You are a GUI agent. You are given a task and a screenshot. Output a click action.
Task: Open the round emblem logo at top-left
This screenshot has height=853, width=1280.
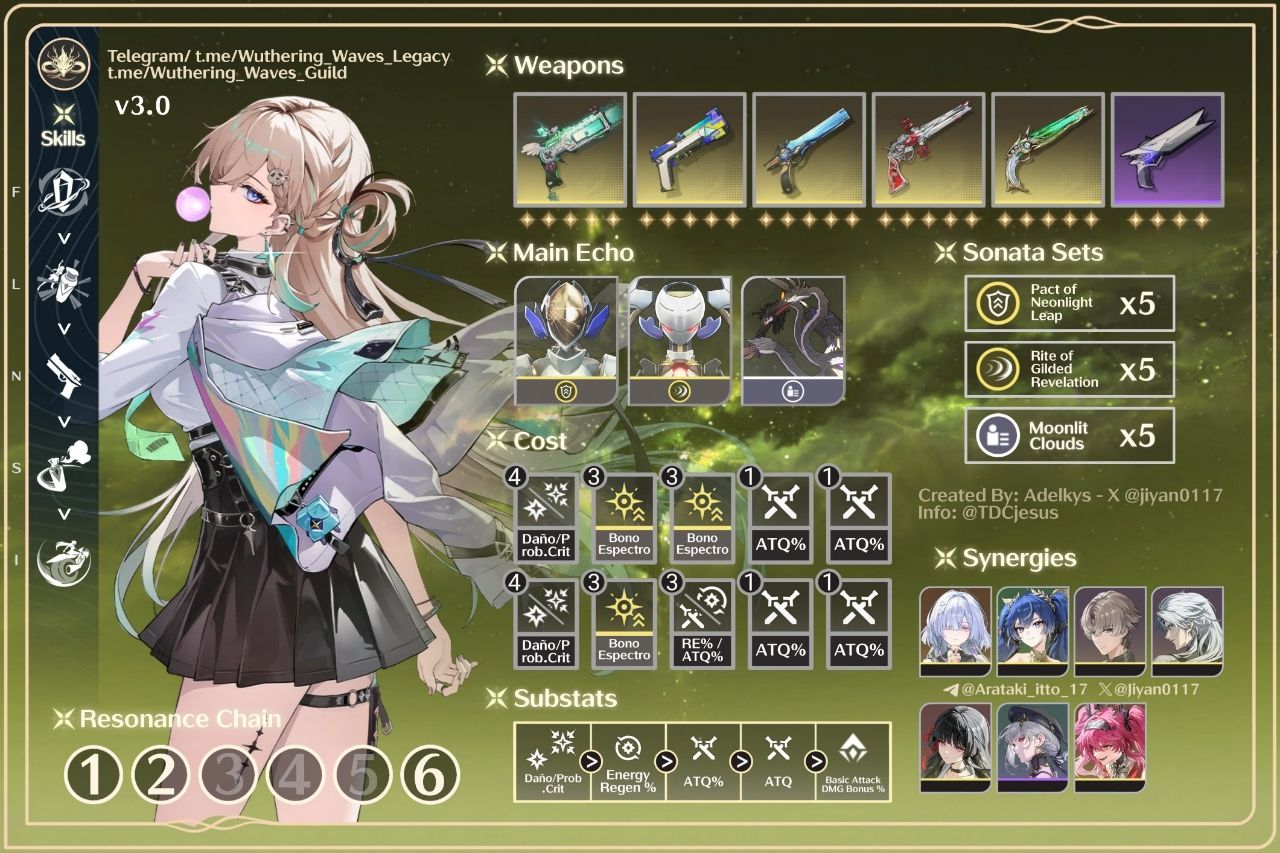[64, 61]
